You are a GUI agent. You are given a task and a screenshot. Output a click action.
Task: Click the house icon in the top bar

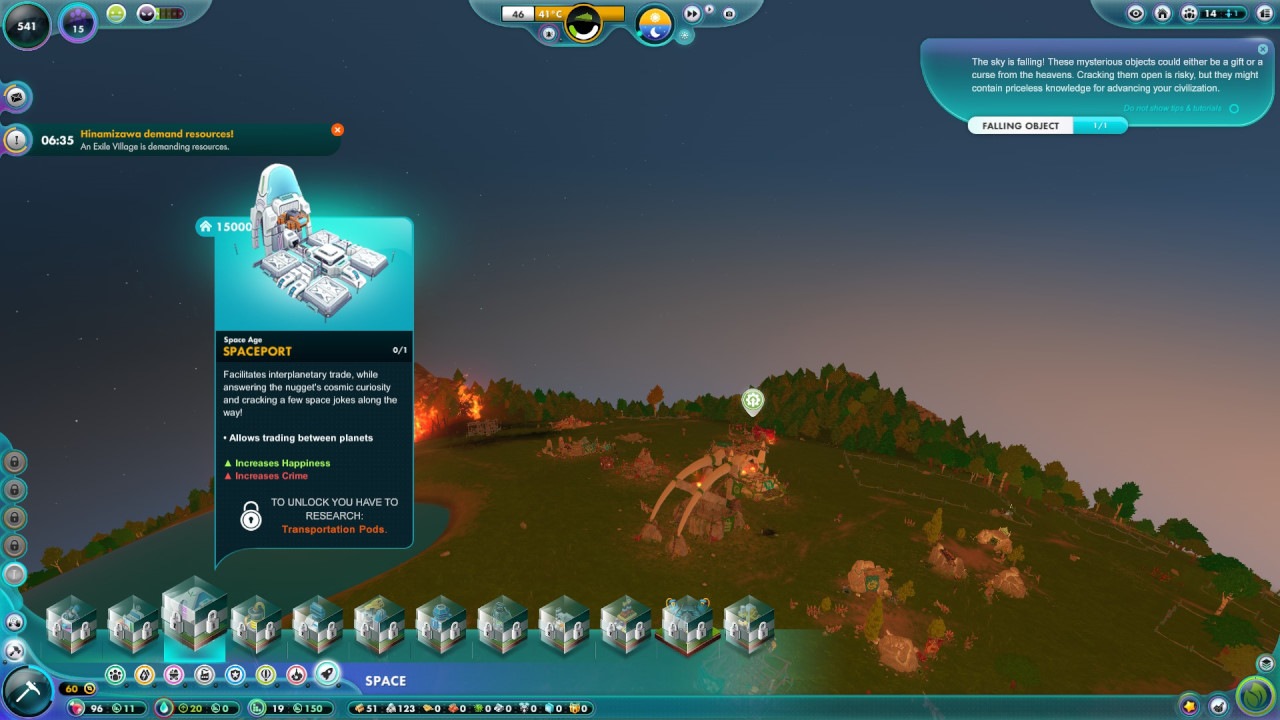(x=1162, y=14)
